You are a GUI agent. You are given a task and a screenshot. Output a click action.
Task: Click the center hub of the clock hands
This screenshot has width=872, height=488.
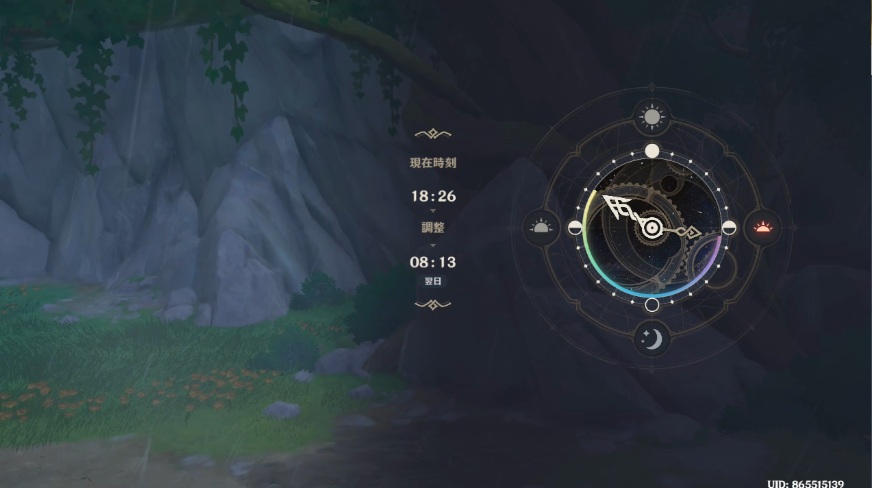pyautogui.click(x=652, y=228)
